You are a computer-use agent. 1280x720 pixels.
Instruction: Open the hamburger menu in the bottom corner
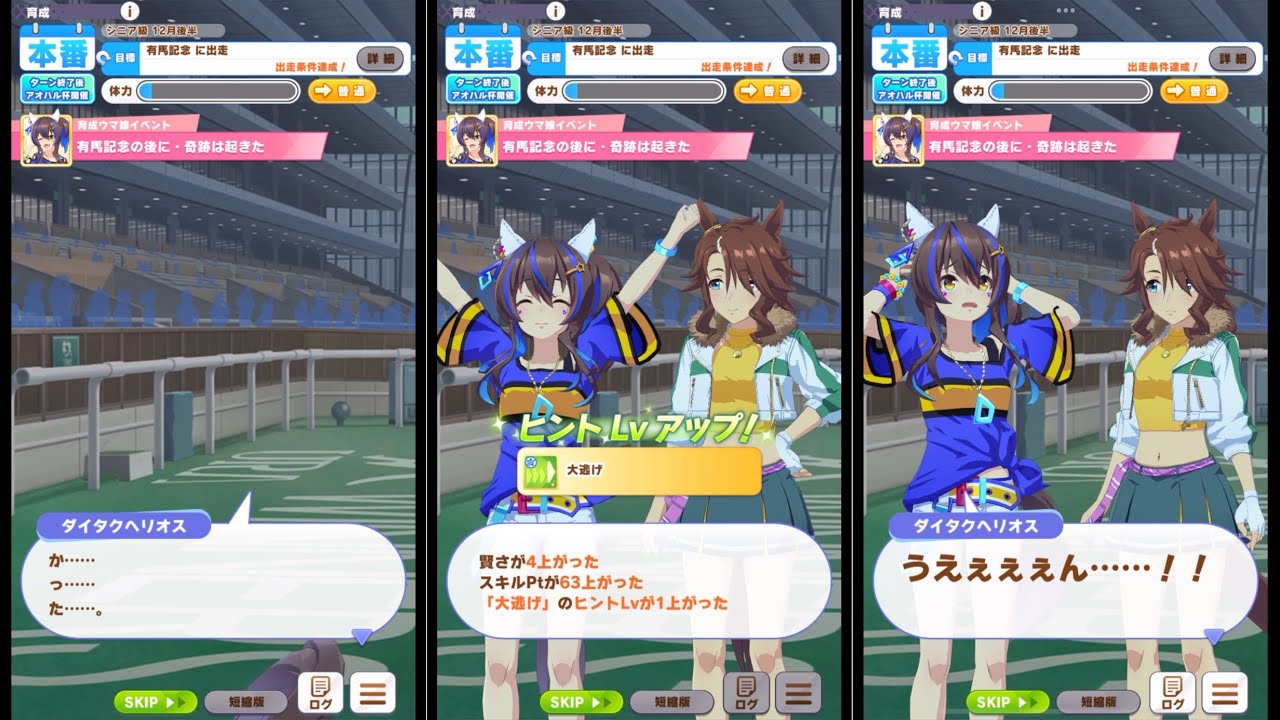pyautogui.click(x=373, y=690)
